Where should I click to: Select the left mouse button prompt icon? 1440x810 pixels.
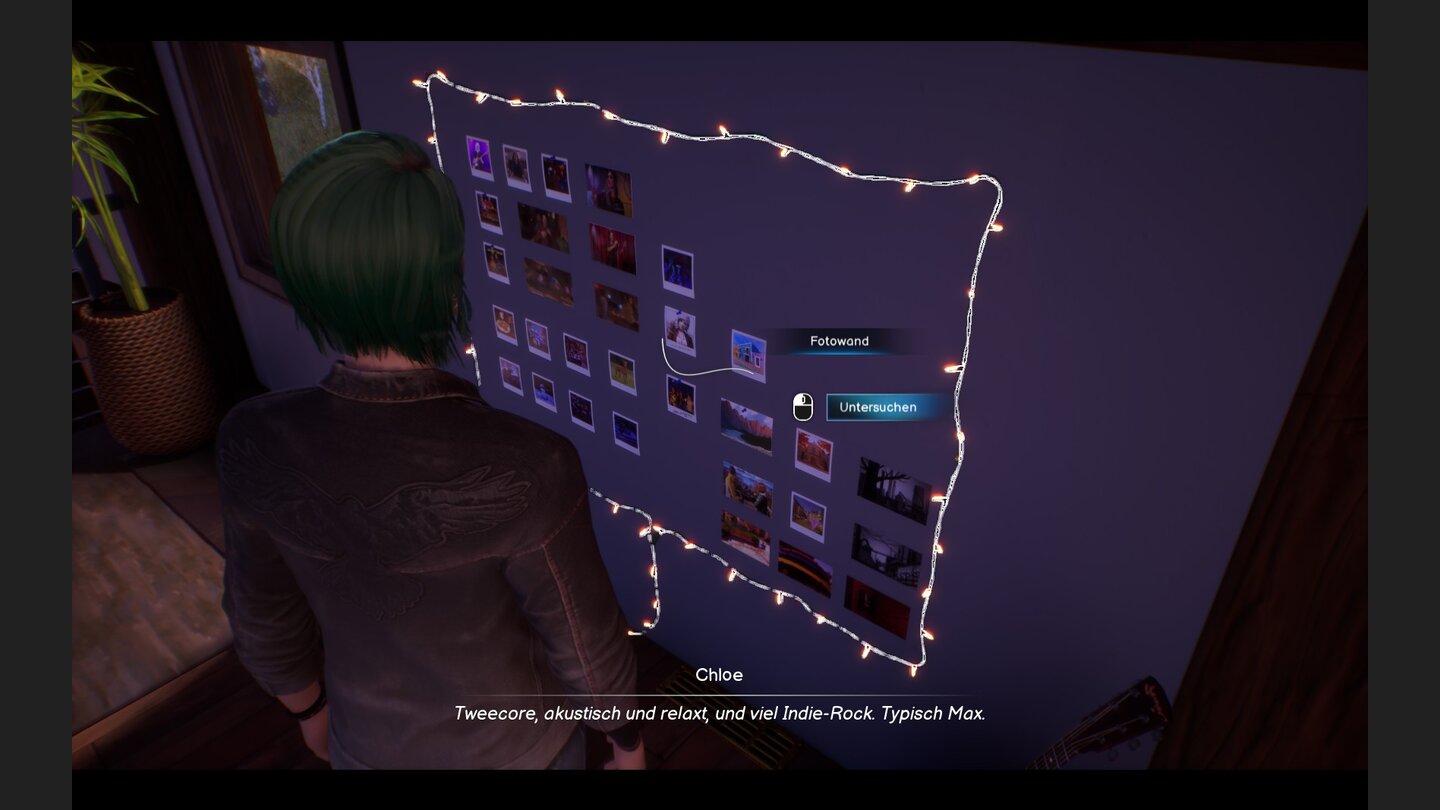coord(803,406)
